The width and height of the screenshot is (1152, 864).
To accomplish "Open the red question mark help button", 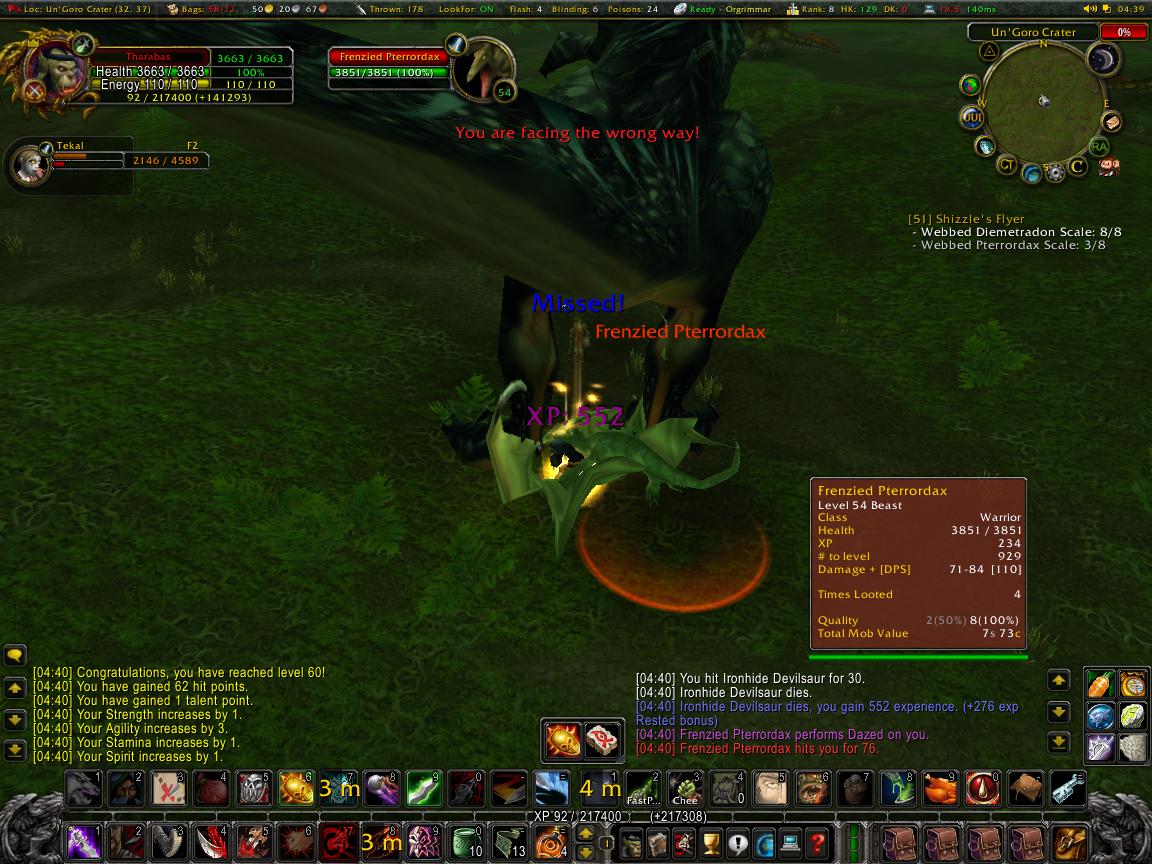I will click(816, 842).
